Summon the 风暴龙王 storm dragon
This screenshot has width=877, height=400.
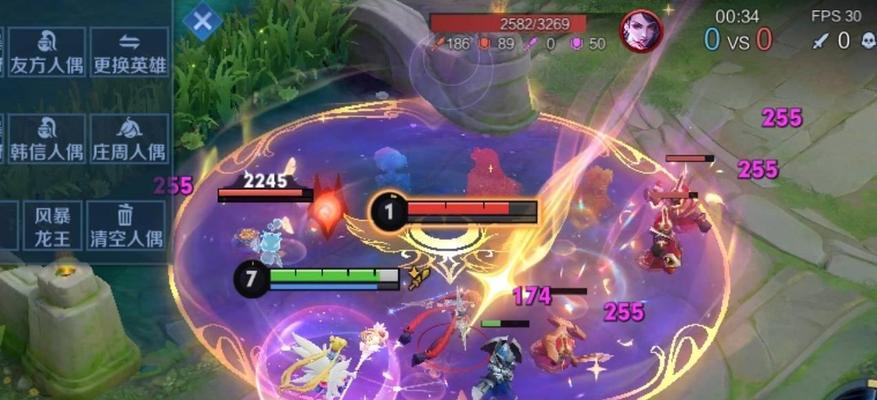[52, 225]
